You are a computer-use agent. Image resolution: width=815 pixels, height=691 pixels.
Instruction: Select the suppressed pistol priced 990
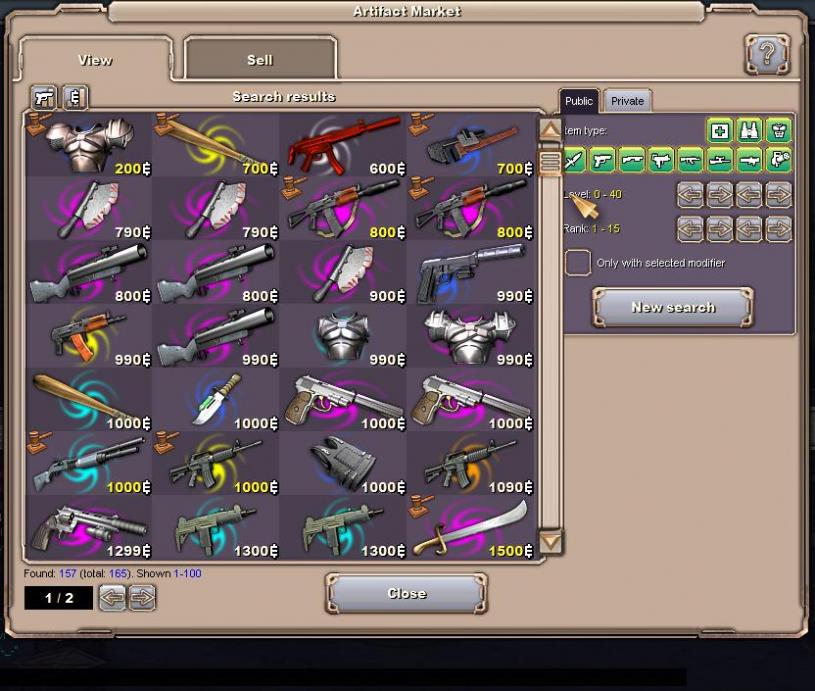(x=471, y=272)
